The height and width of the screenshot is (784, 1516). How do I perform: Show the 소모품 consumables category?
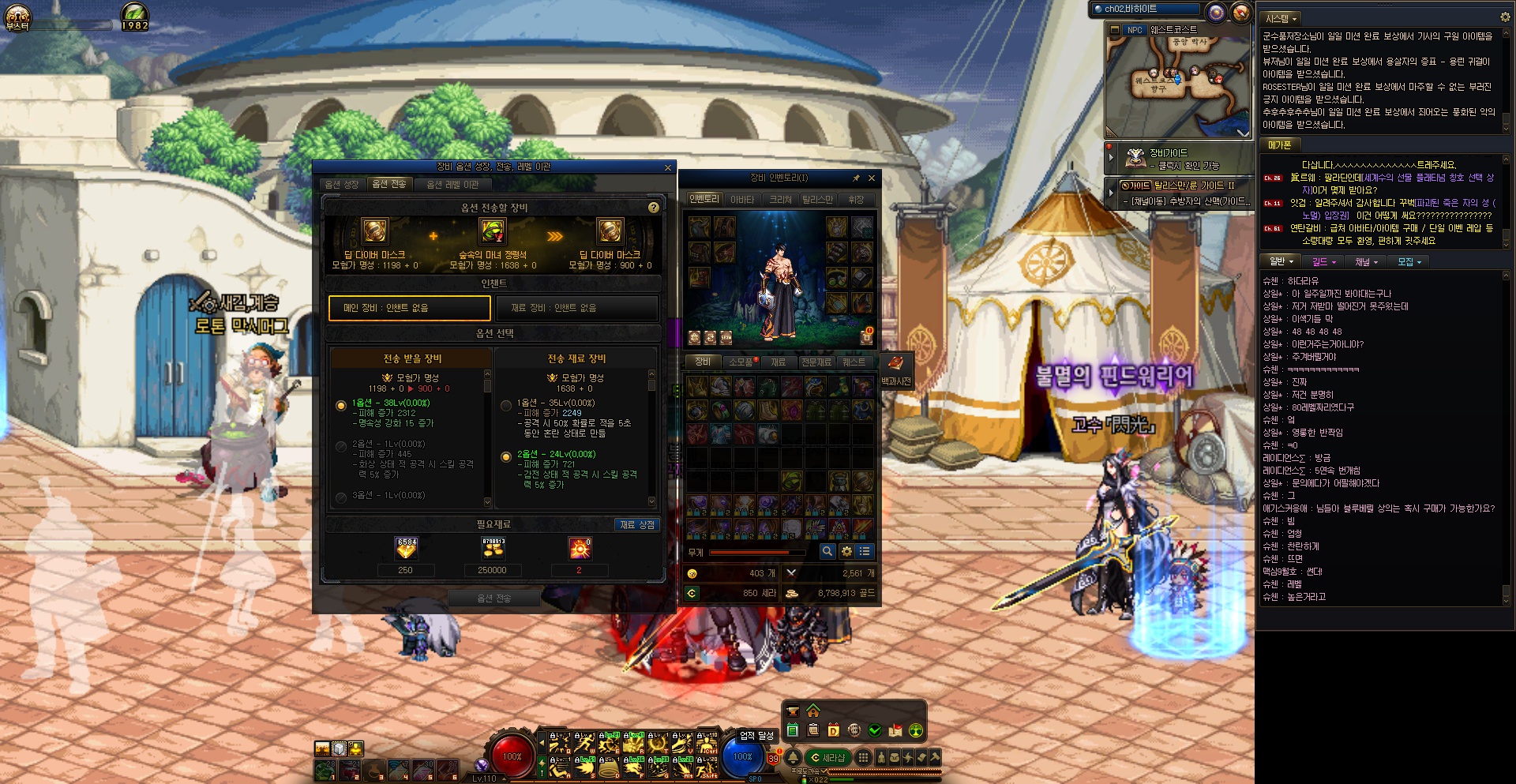[741, 362]
